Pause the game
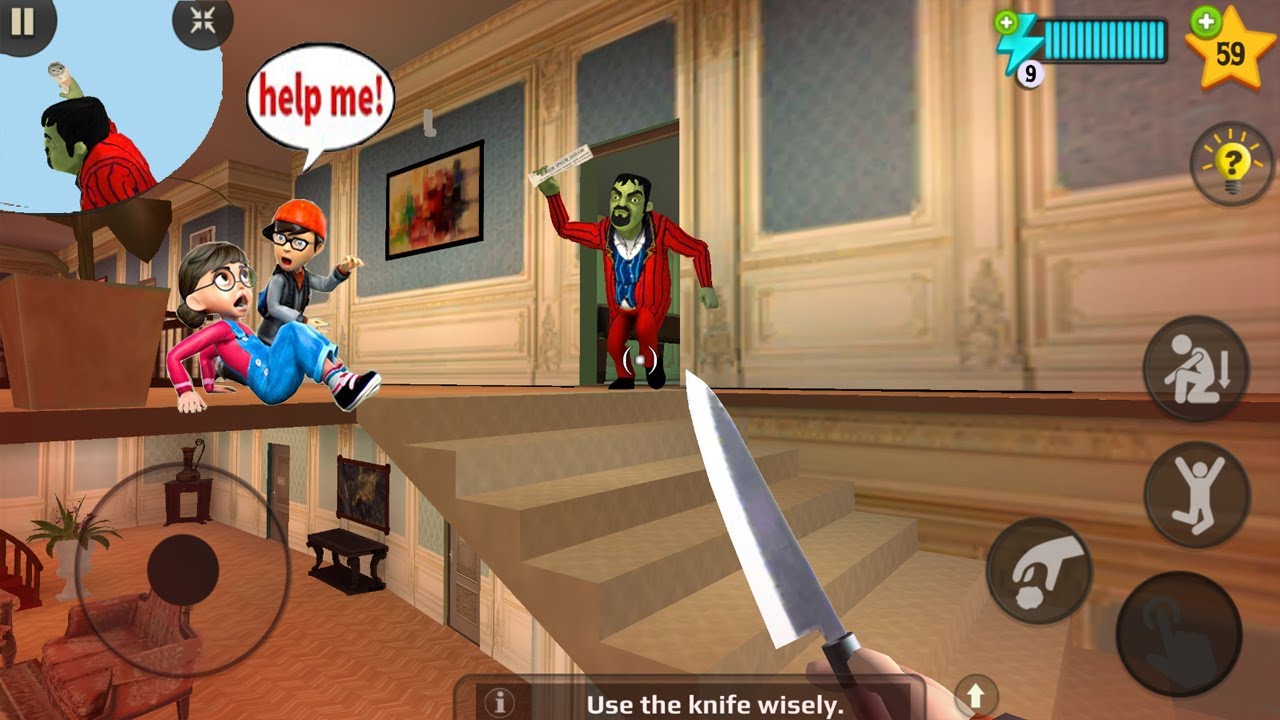The height and width of the screenshot is (720, 1280). click(x=22, y=21)
